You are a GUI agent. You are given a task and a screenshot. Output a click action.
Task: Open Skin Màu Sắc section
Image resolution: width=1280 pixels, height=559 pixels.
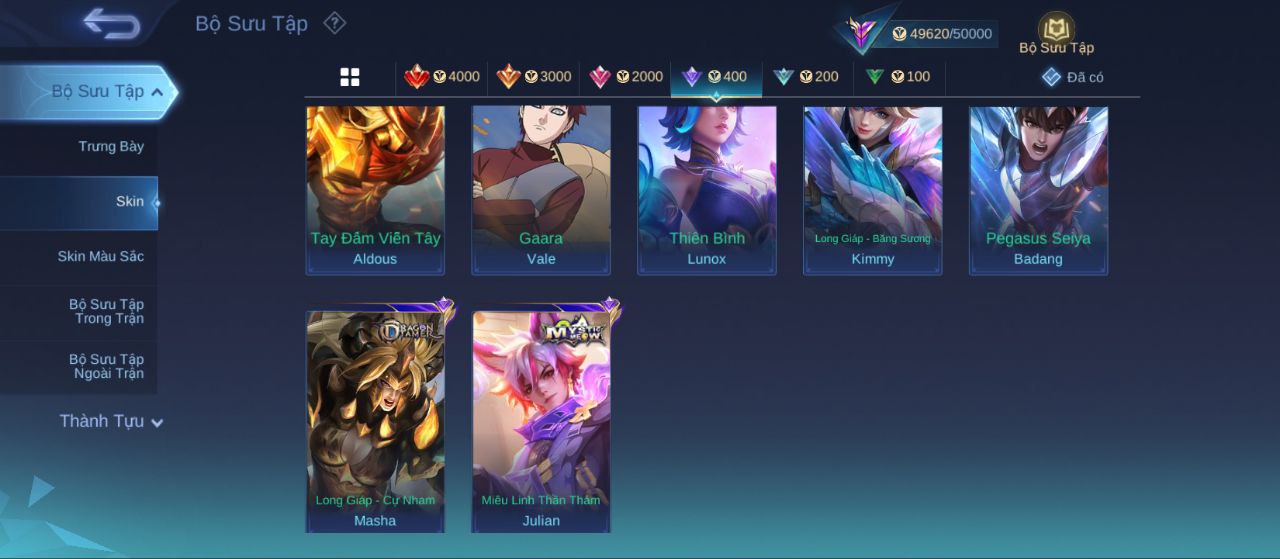[x=100, y=256]
